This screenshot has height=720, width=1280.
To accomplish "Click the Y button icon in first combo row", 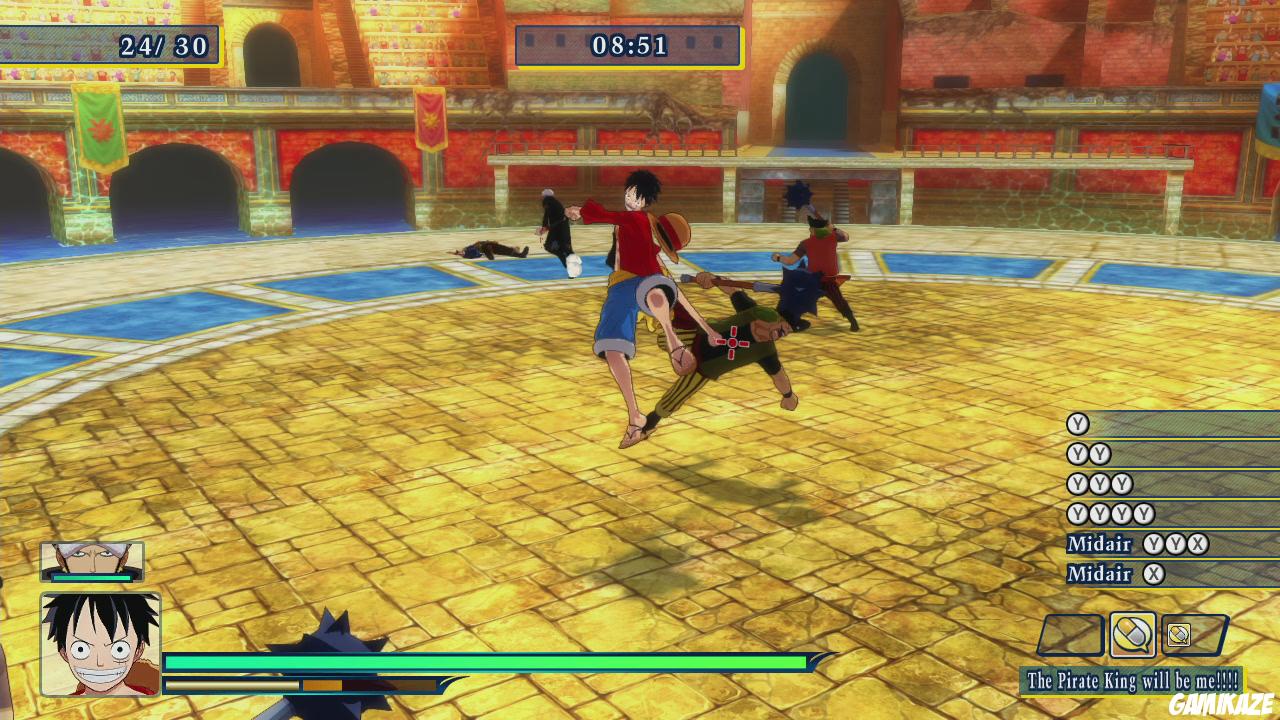I will pos(1078,423).
